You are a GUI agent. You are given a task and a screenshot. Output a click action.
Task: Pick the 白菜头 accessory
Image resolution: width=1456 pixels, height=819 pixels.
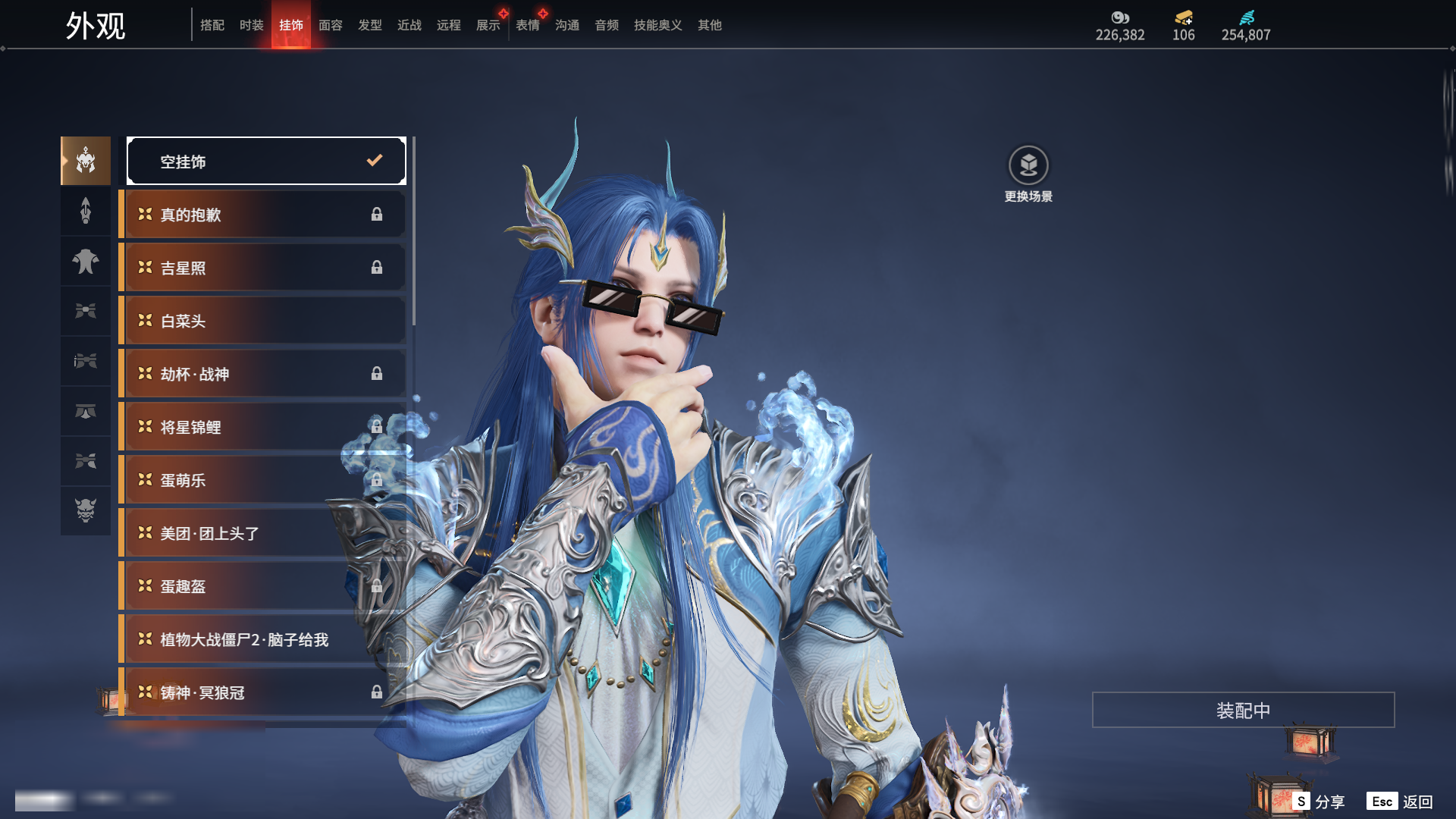(262, 321)
